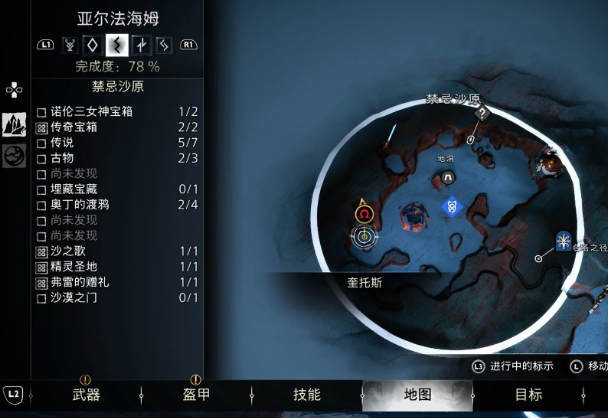Switch to the 武器 (Weapons) tab
The width and height of the screenshot is (608, 418).
click(x=86, y=395)
